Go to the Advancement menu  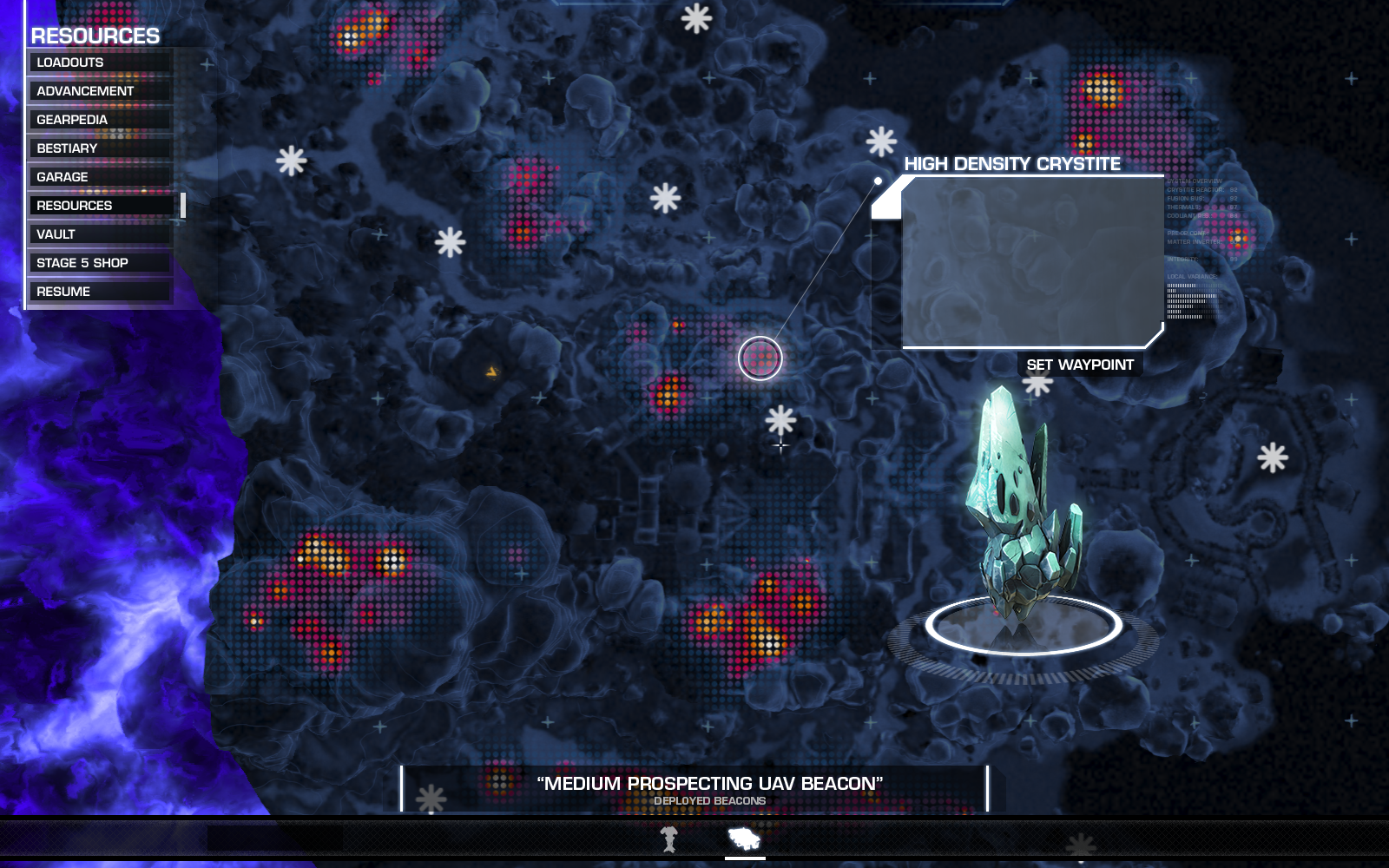(x=101, y=91)
